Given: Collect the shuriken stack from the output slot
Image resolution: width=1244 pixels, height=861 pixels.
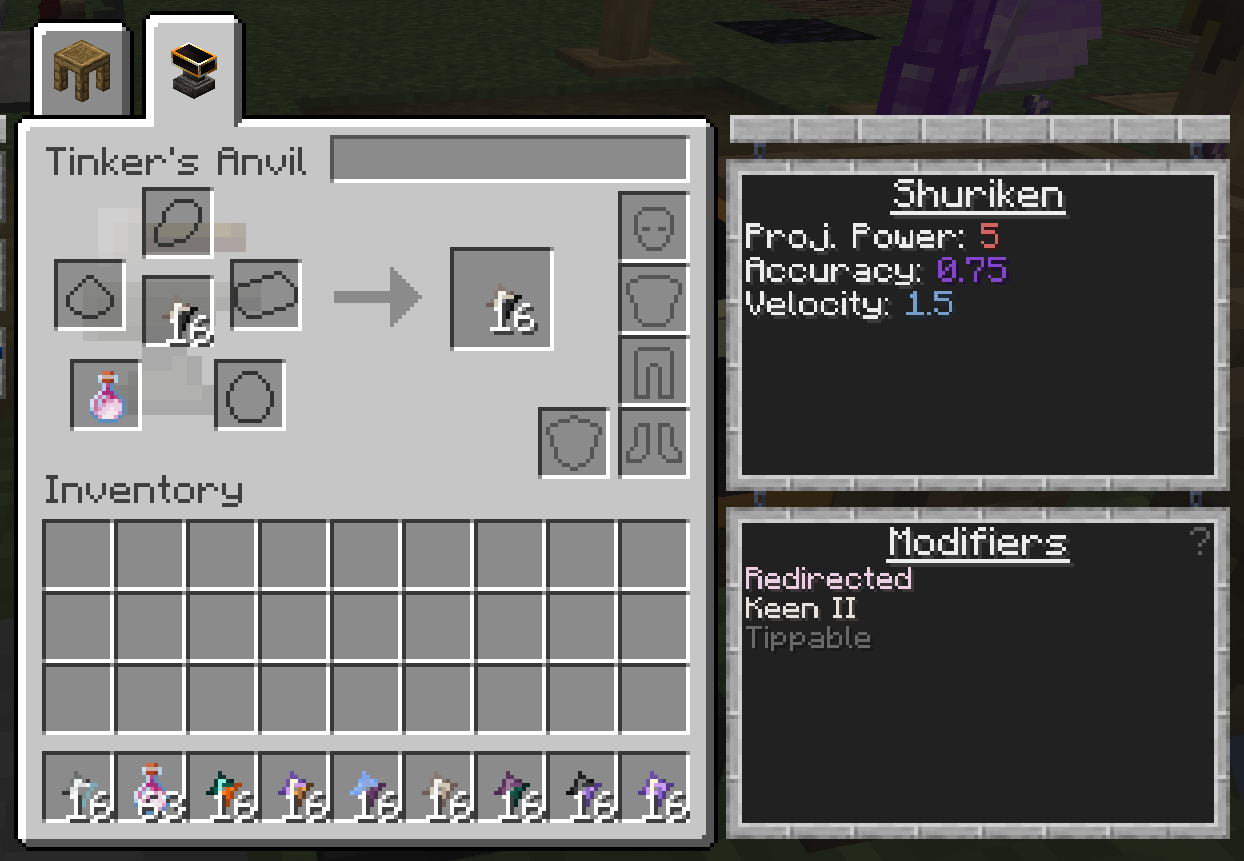Looking at the screenshot, I should 501,299.
